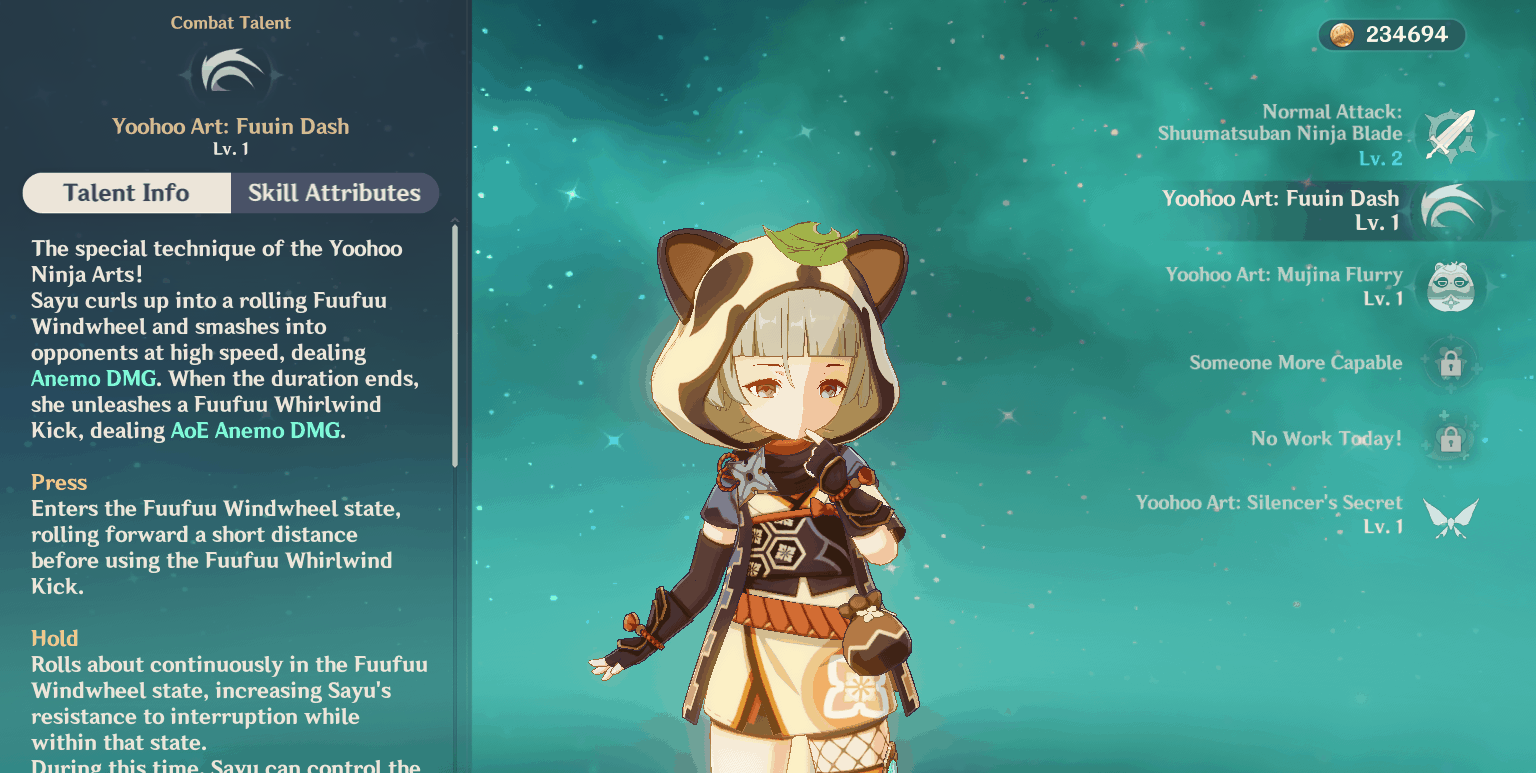Image resolution: width=1536 pixels, height=773 pixels.
Task: Click the talent description scrollbar
Action: 455,345
